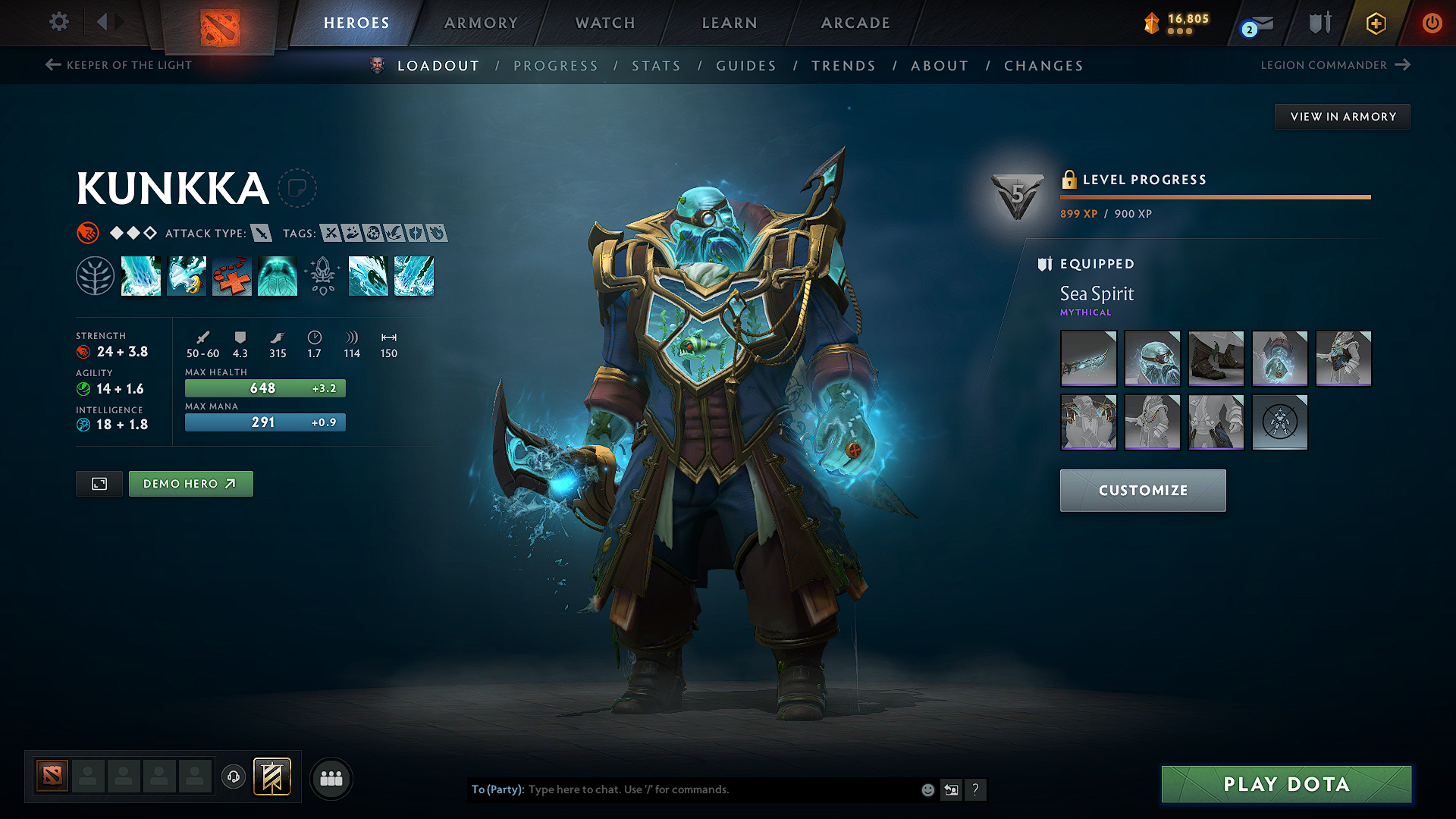Open the ARMORY menu at top

[x=481, y=23]
